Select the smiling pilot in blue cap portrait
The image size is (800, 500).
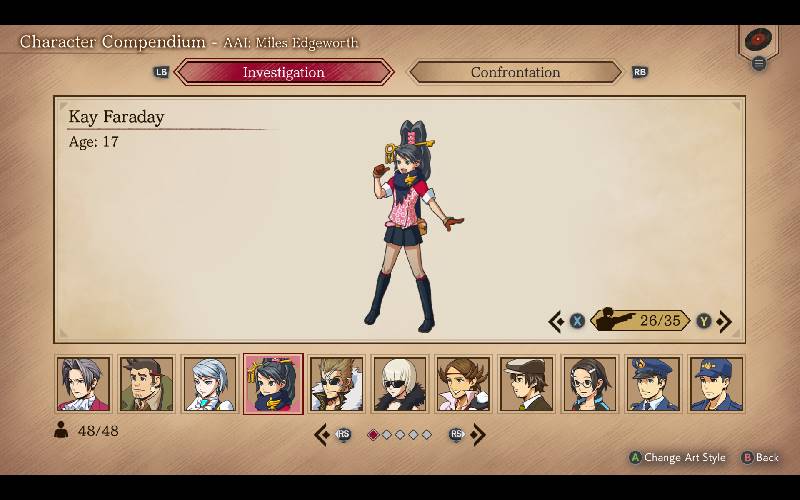653,384
